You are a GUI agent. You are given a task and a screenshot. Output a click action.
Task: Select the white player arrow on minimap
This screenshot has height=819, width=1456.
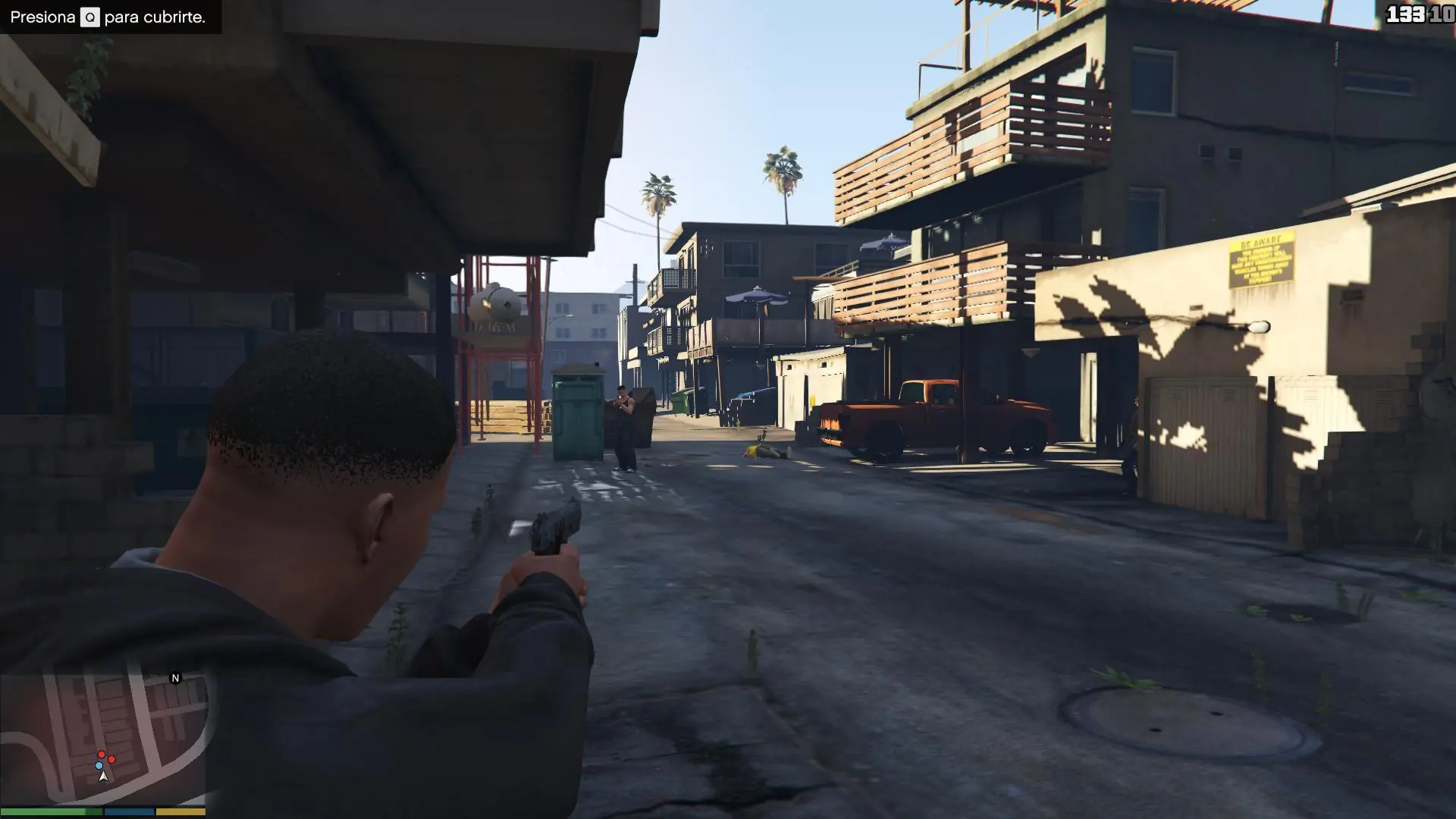pyautogui.click(x=103, y=777)
